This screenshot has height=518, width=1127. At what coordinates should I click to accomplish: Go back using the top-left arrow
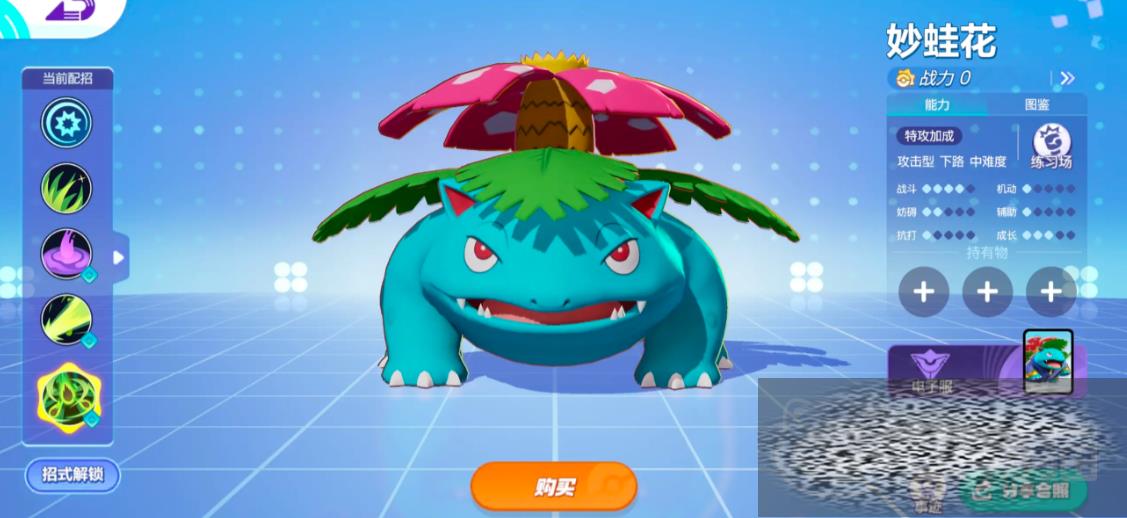[x=58, y=10]
